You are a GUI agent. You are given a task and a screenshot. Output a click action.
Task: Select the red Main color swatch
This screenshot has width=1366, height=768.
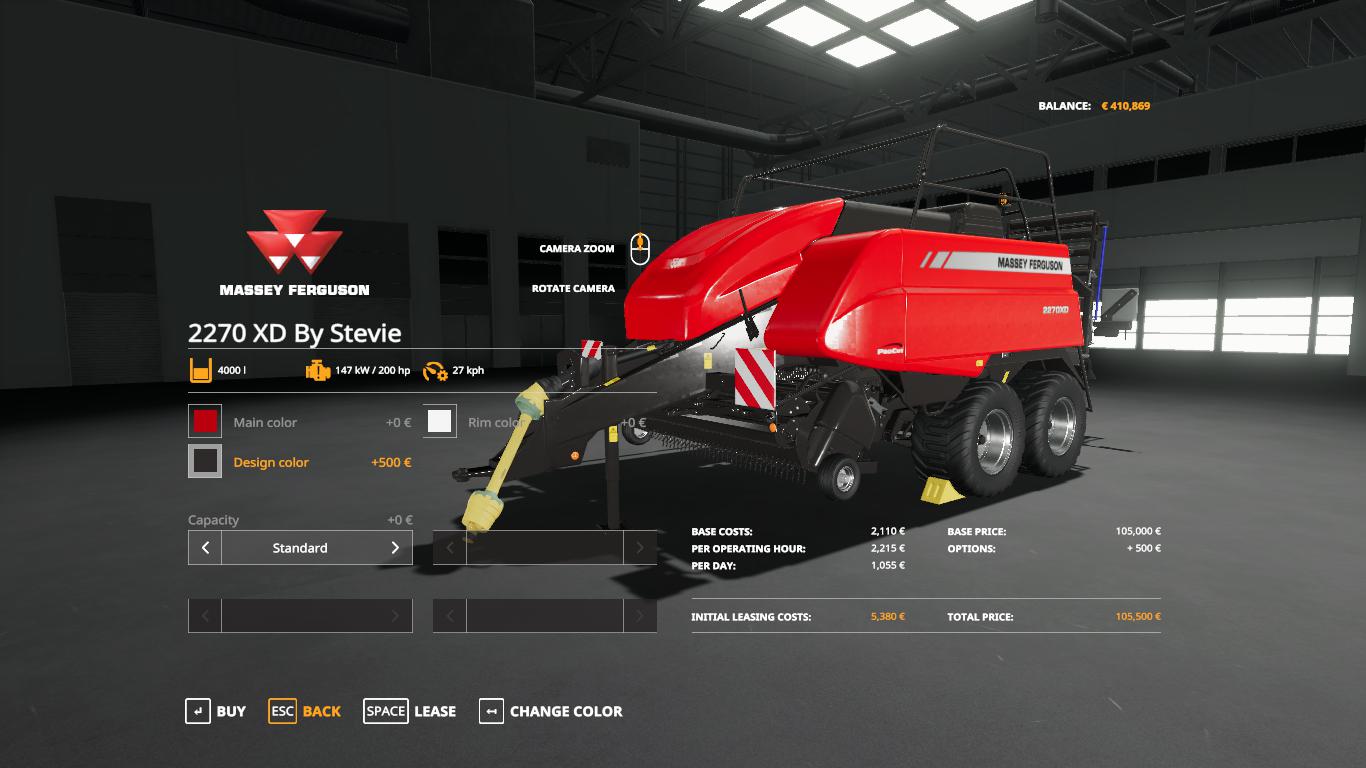pyautogui.click(x=205, y=422)
